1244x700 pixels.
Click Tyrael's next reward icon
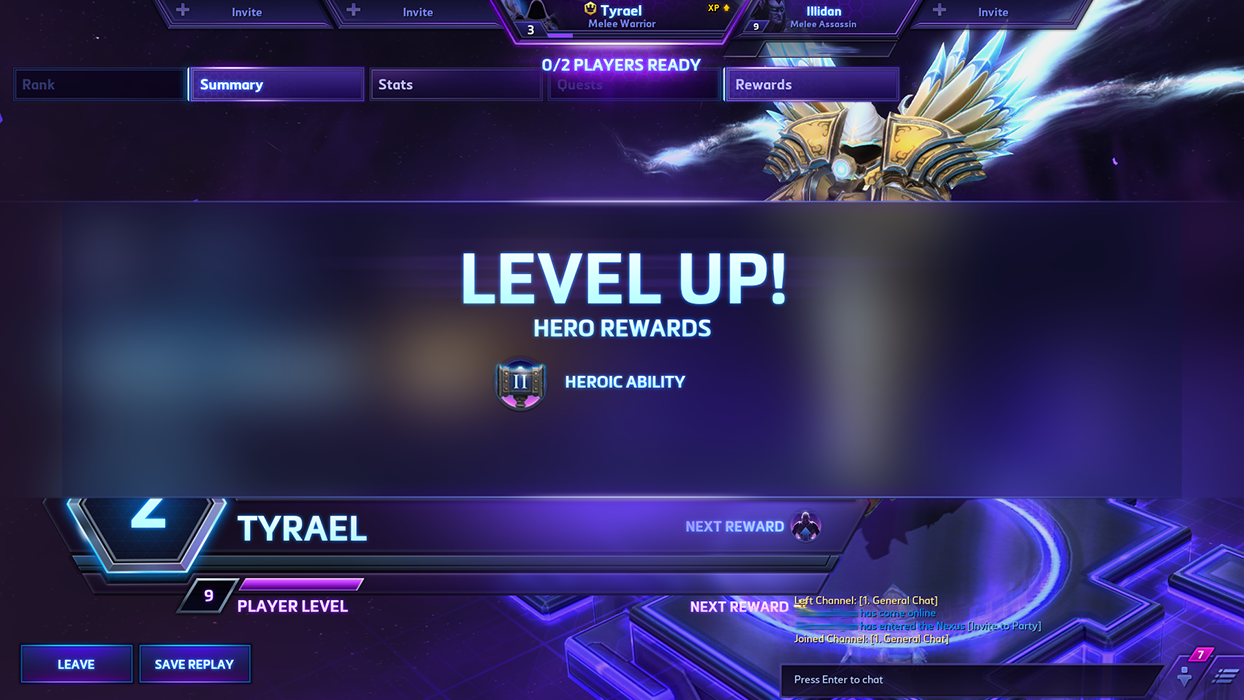tap(805, 526)
